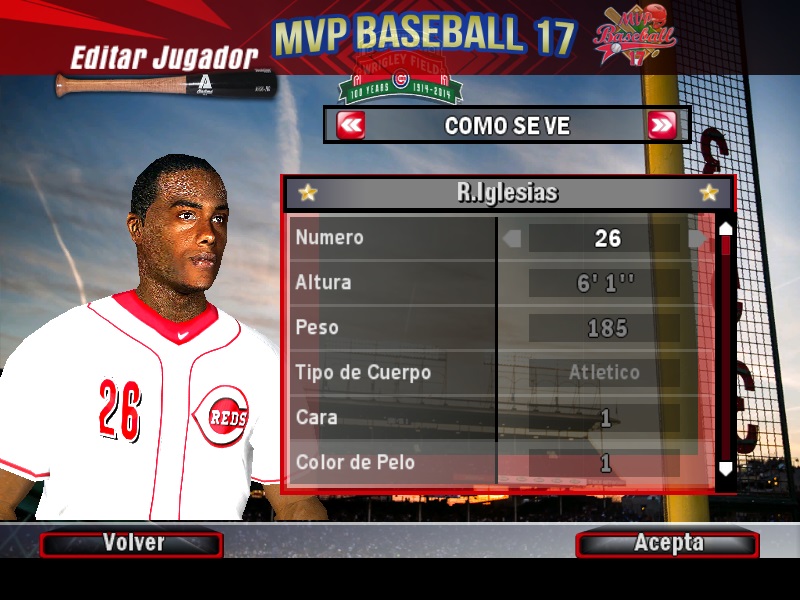Switch to next category with right red arrow
The image size is (800, 600).
click(662, 126)
